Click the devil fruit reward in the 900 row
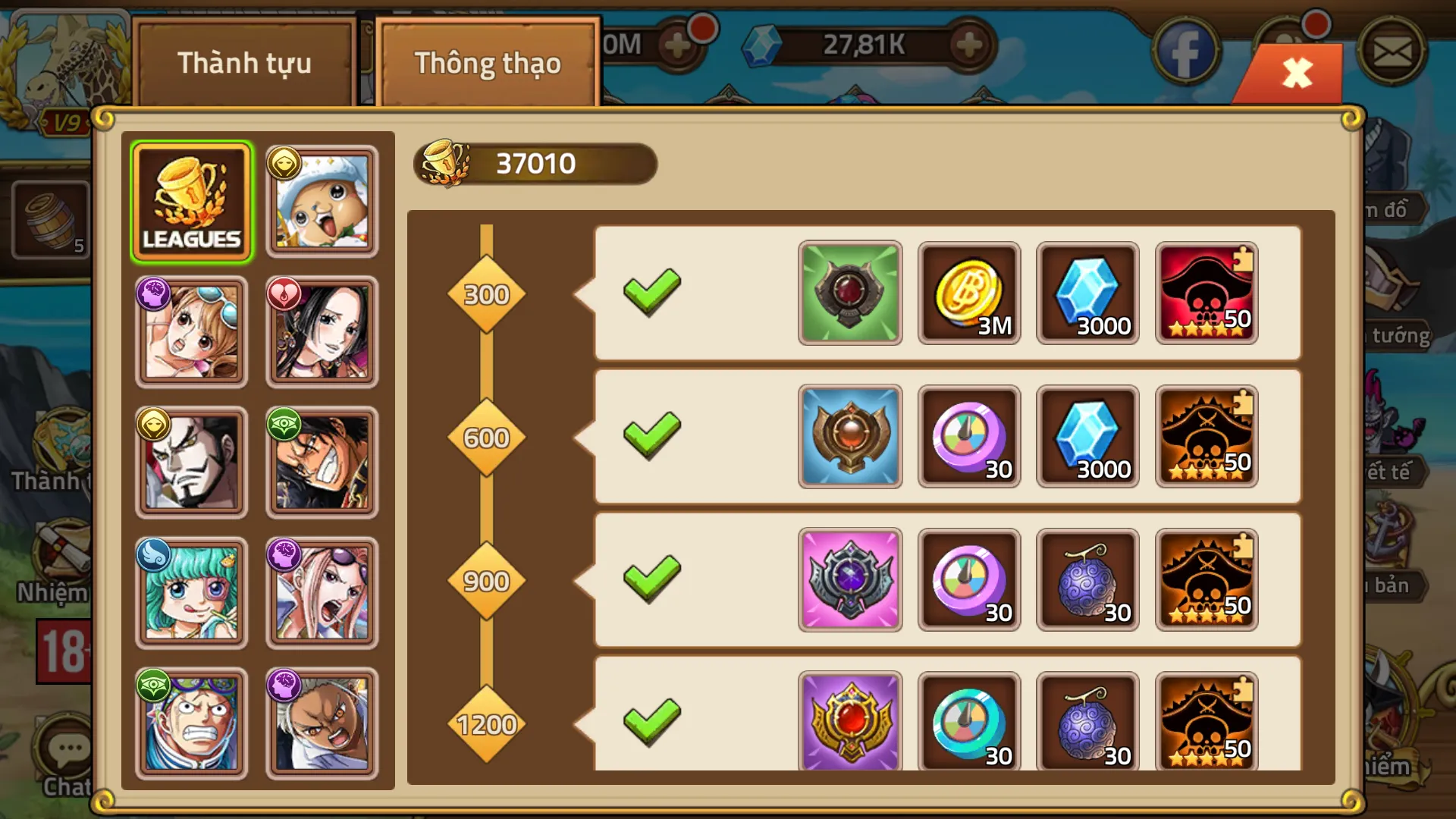The width and height of the screenshot is (1456, 819). point(1087,579)
